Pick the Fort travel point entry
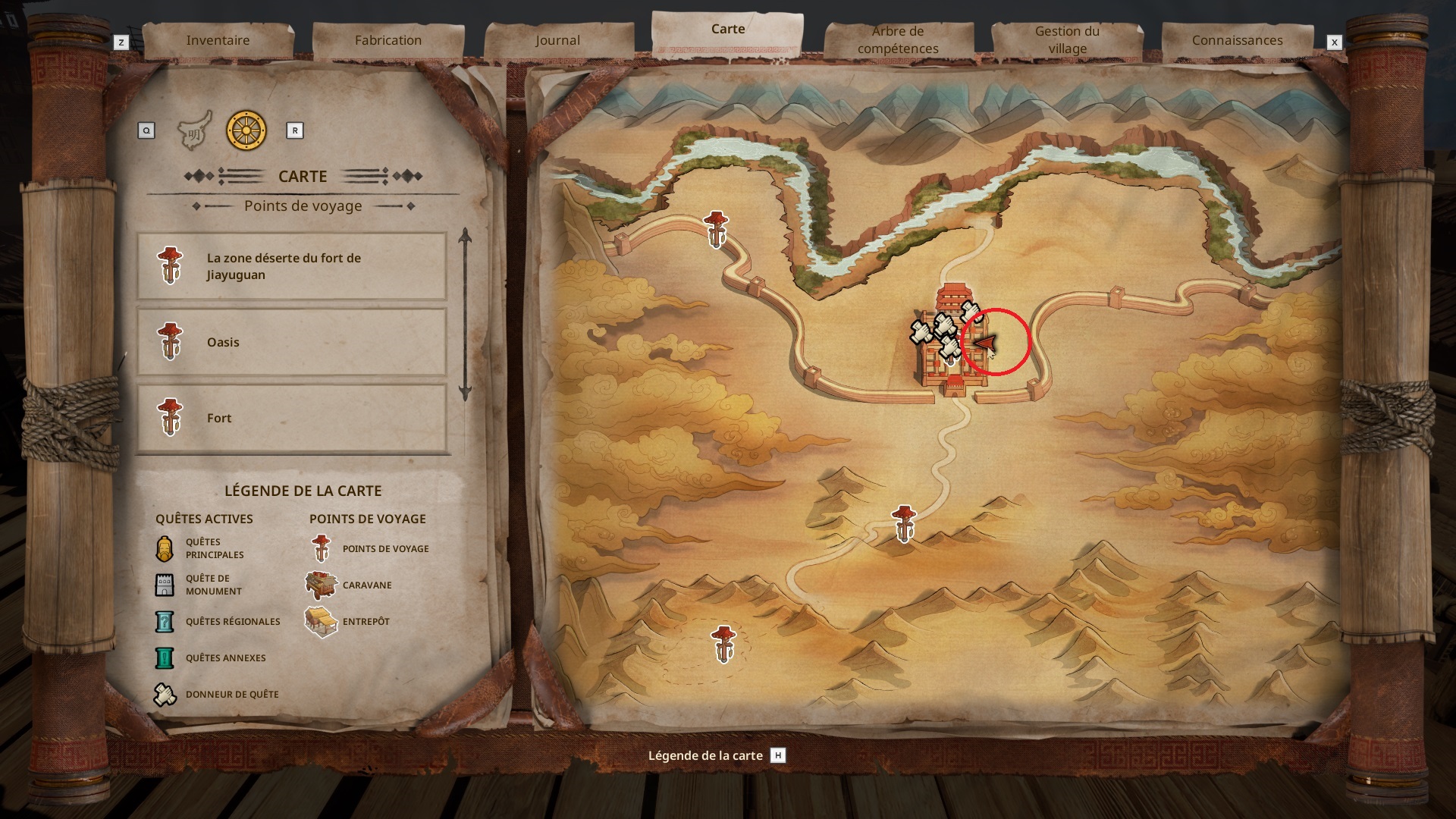Image resolution: width=1456 pixels, height=819 pixels. (x=292, y=418)
